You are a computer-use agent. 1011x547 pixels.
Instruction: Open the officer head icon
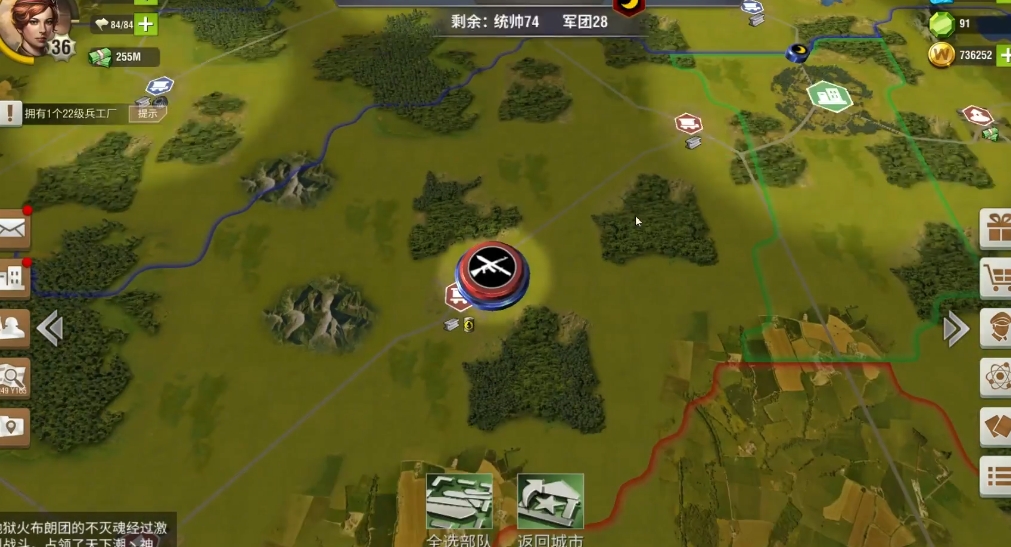pyautogui.click(x=996, y=327)
